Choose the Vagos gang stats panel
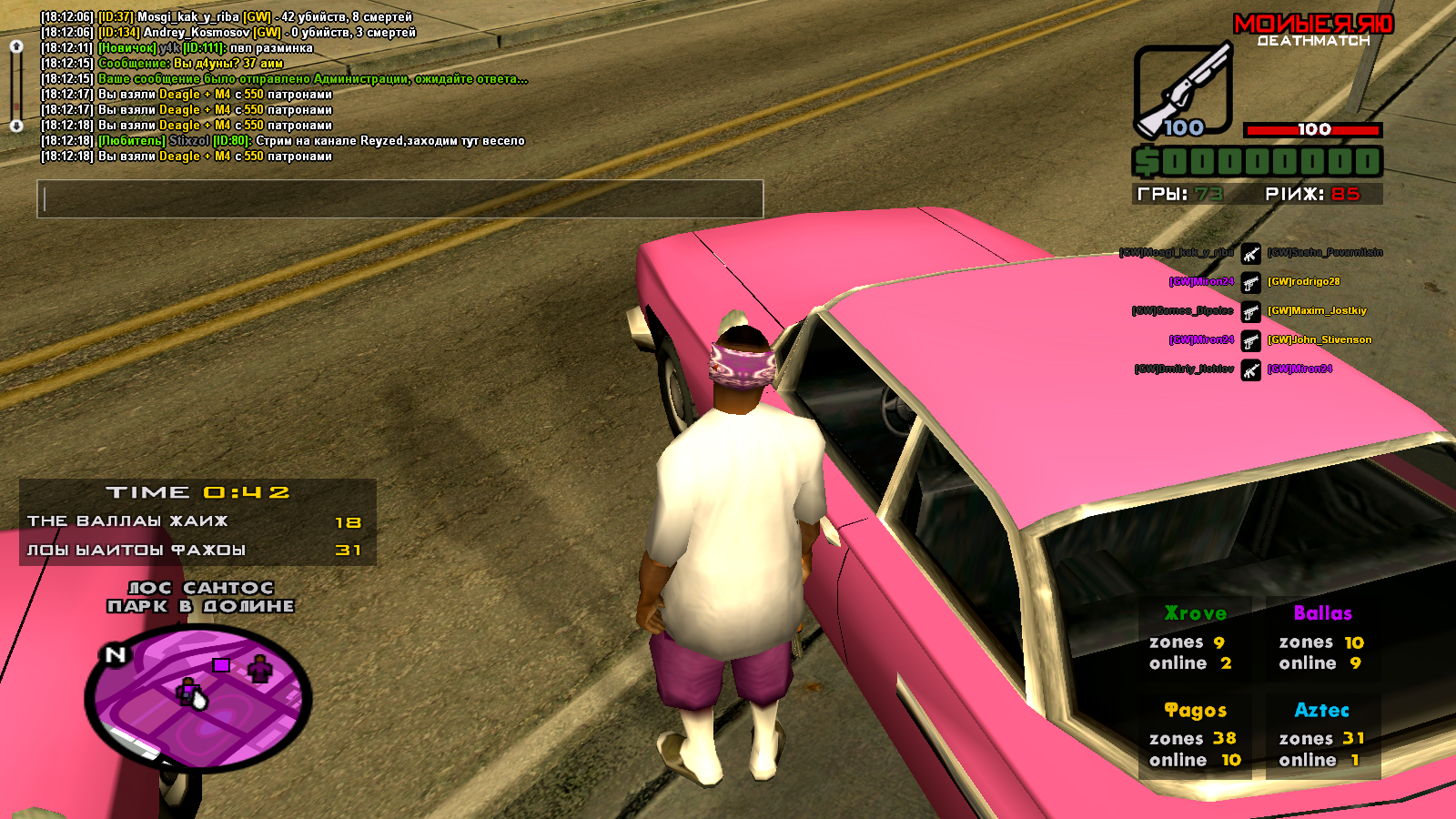This screenshot has width=1456, height=819. coord(1195,735)
